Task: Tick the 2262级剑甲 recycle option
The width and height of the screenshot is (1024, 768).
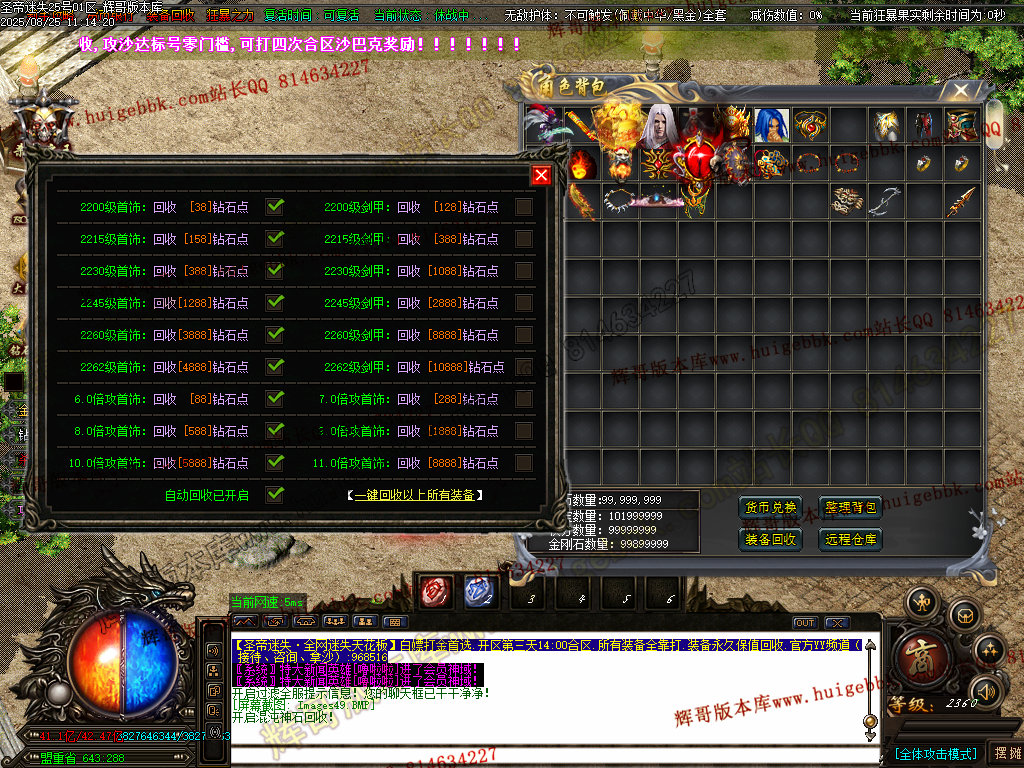Action: 524,367
